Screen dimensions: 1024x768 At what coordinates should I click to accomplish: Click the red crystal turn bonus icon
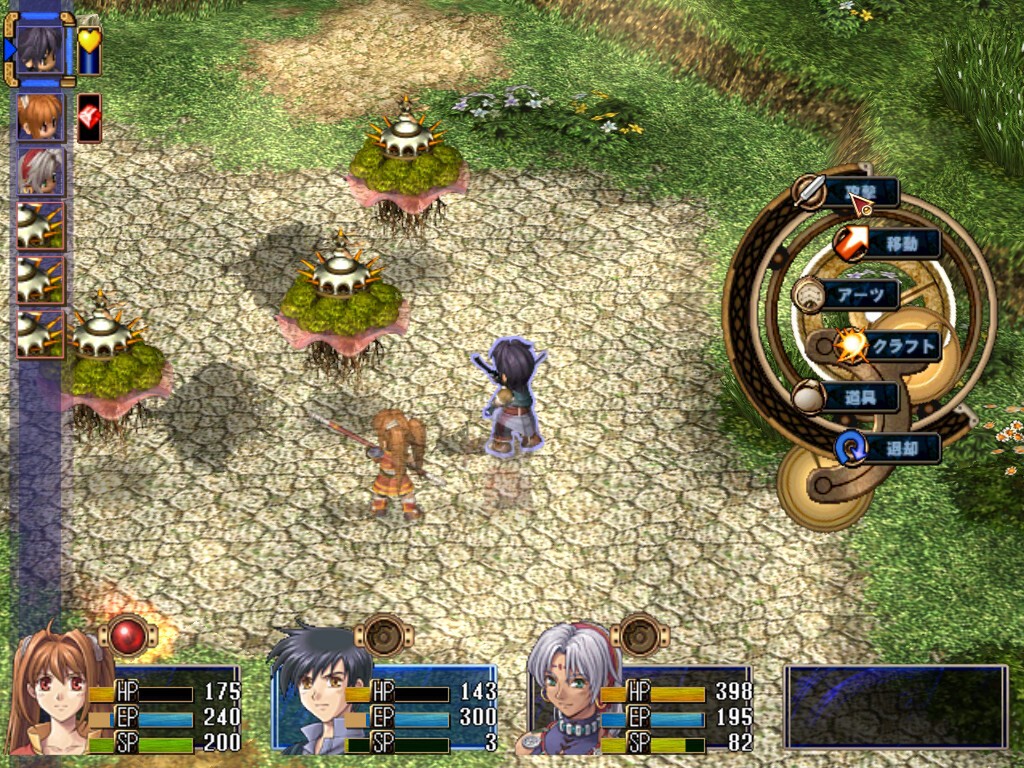(89, 117)
